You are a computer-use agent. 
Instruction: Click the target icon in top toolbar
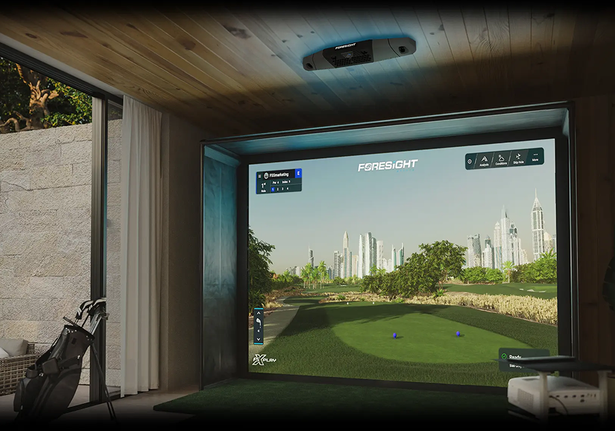[470, 161]
